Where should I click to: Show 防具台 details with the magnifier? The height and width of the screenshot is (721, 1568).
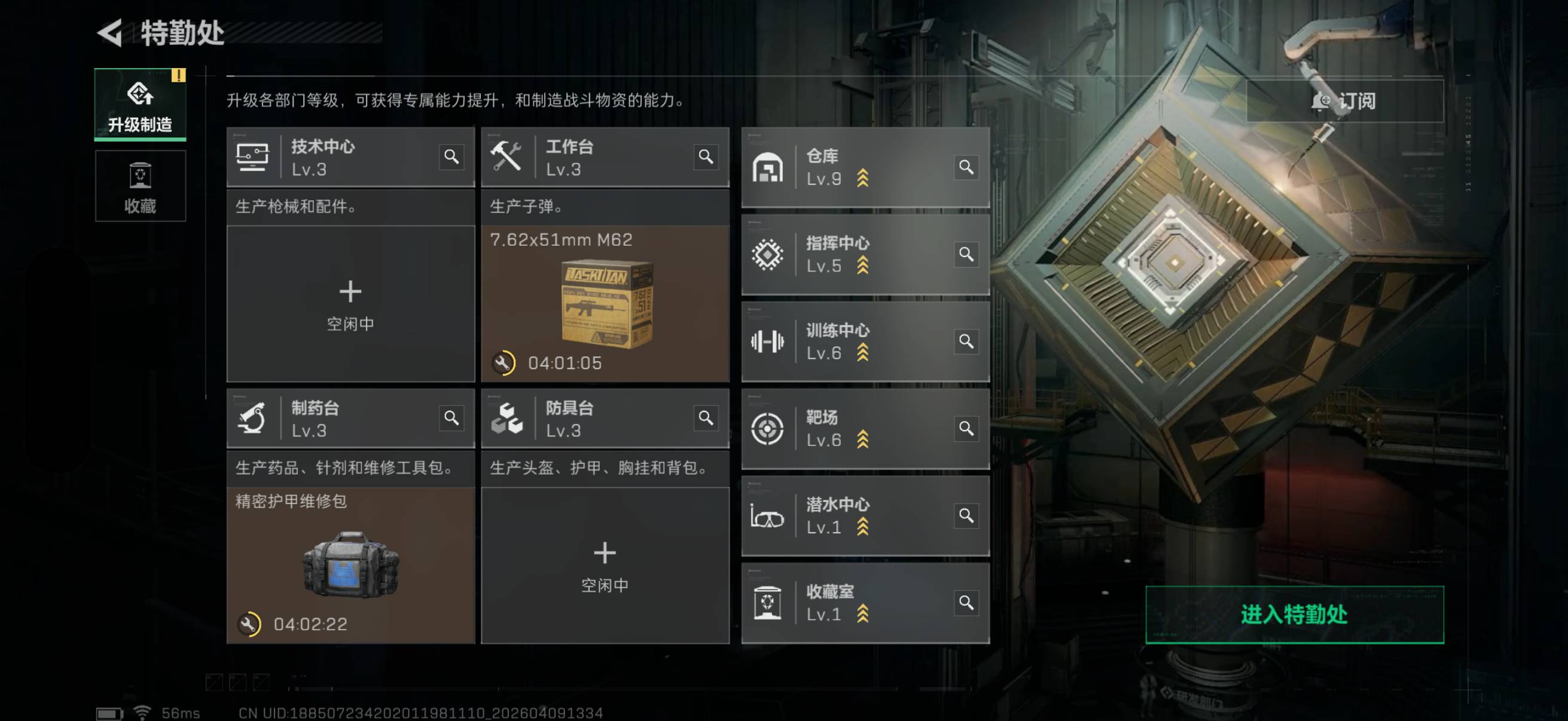pos(706,418)
